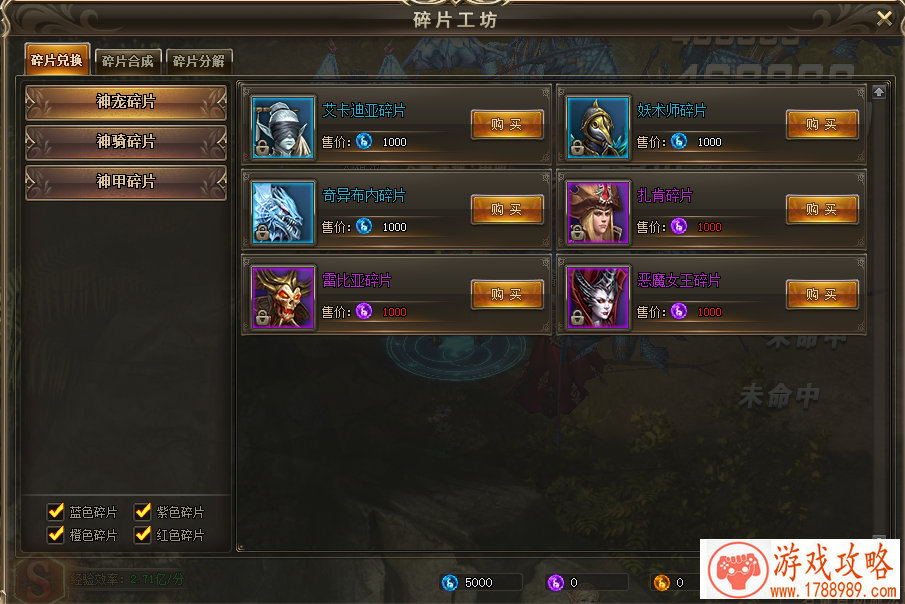
Task: Purchase the 恶魔女王碎片
Action: click(822, 295)
